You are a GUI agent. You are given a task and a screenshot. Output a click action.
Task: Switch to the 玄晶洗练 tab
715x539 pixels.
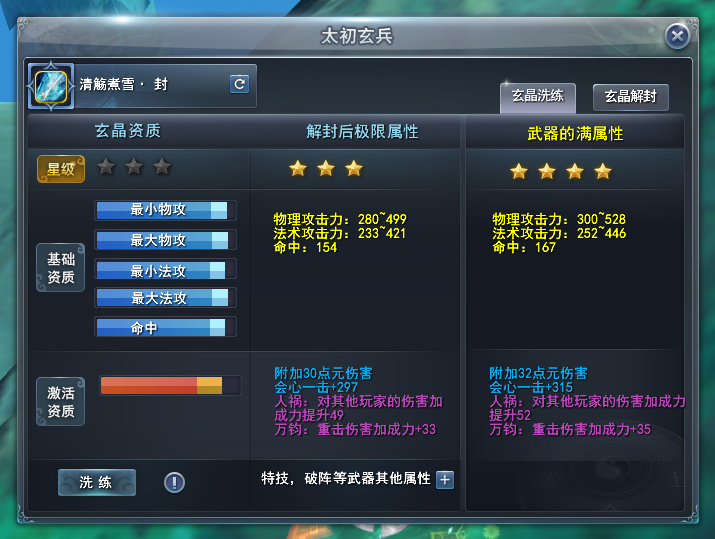tap(538, 97)
